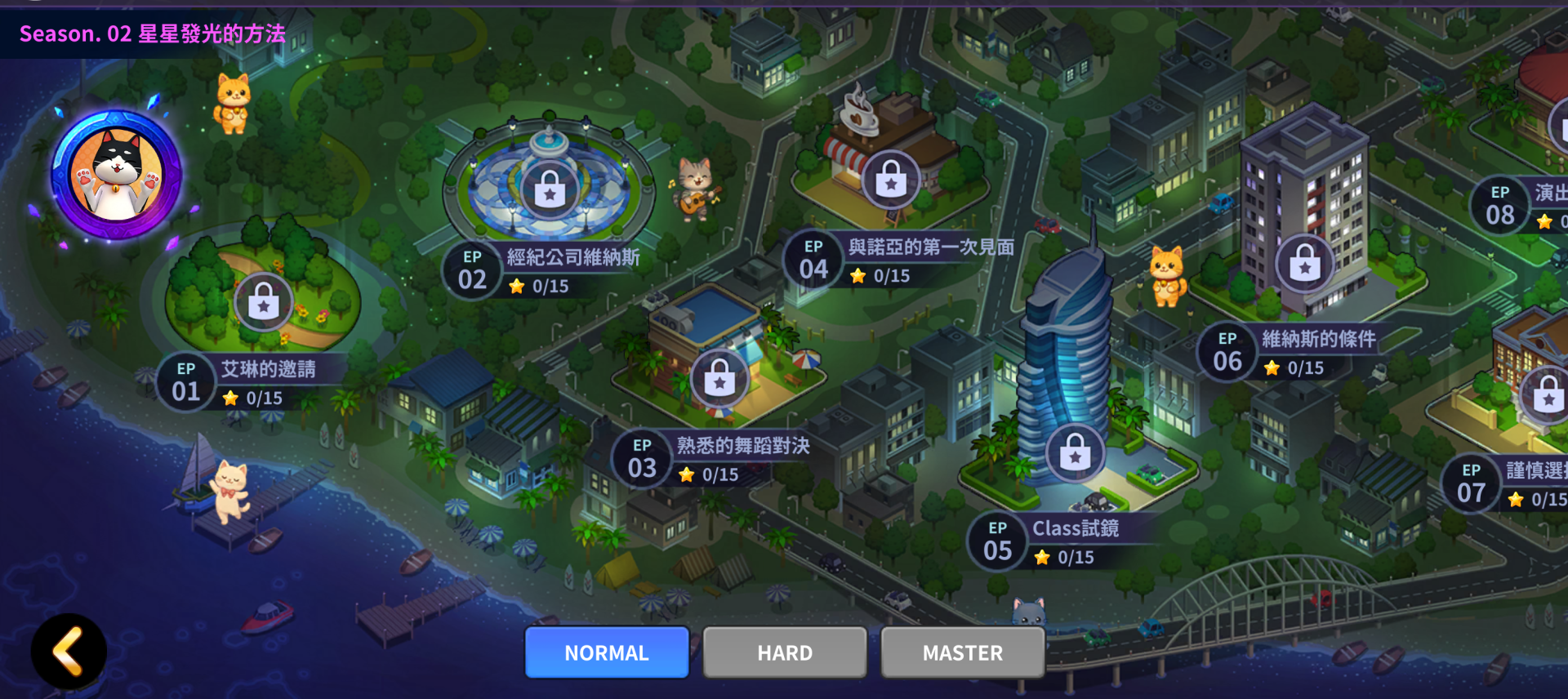Open the episode 08 label

tap(1521, 205)
